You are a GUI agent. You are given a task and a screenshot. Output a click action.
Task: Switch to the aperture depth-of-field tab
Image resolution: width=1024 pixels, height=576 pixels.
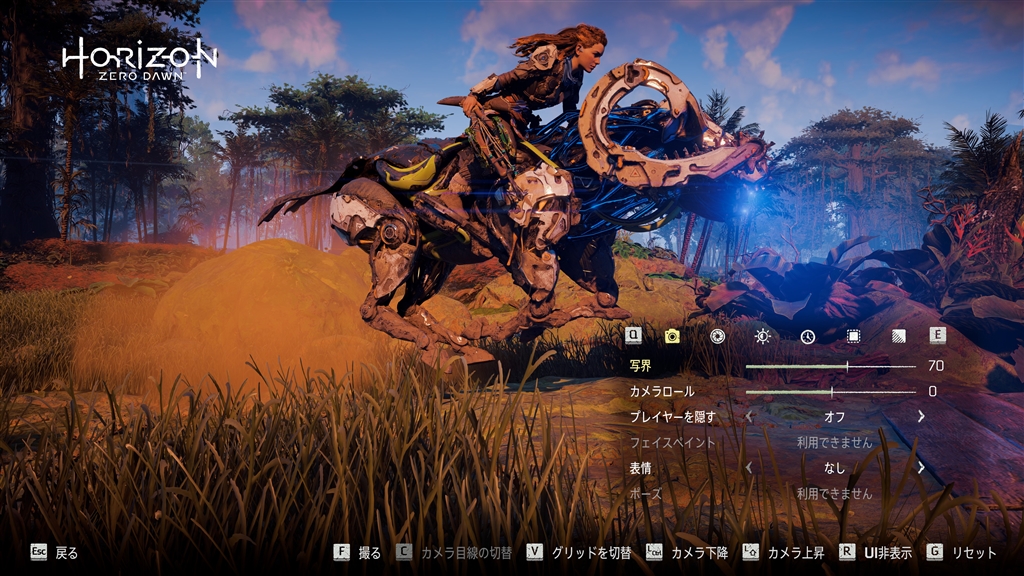click(x=717, y=336)
